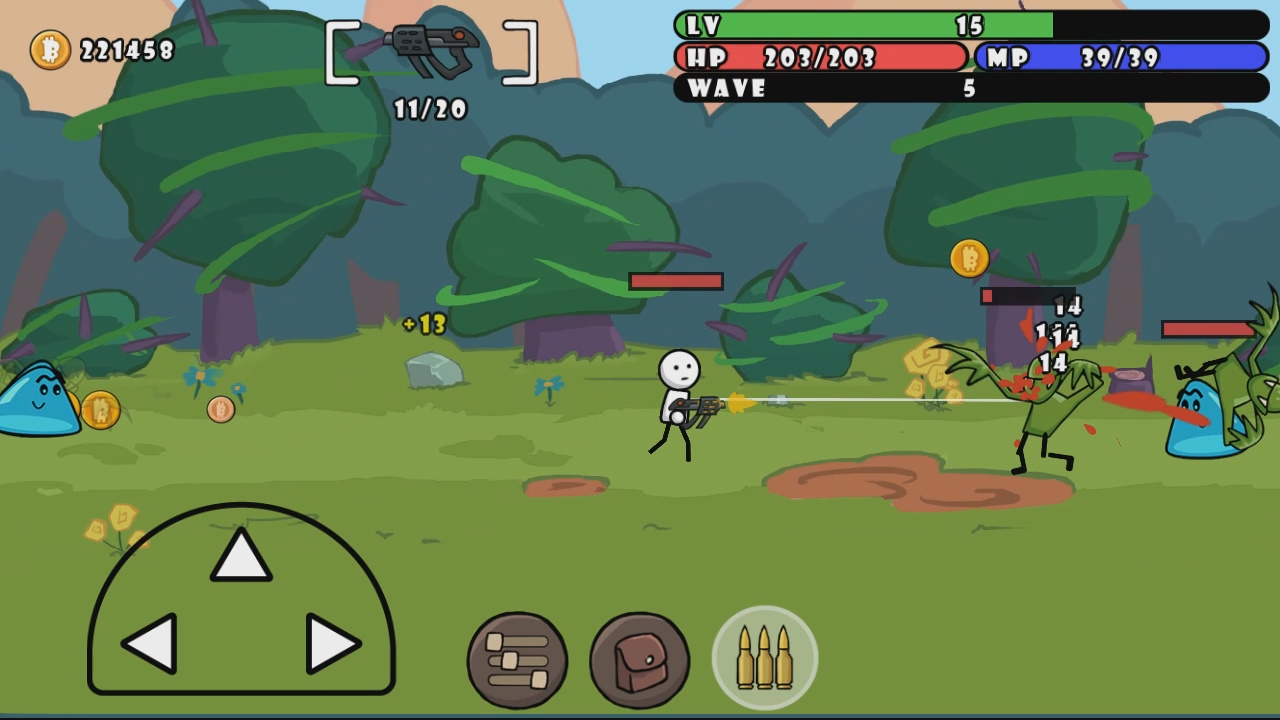Collect the coin floating above the enemy
Image resolution: width=1280 pixels, height=720 pixels.
pyautogui.click(x=967, y=258)
